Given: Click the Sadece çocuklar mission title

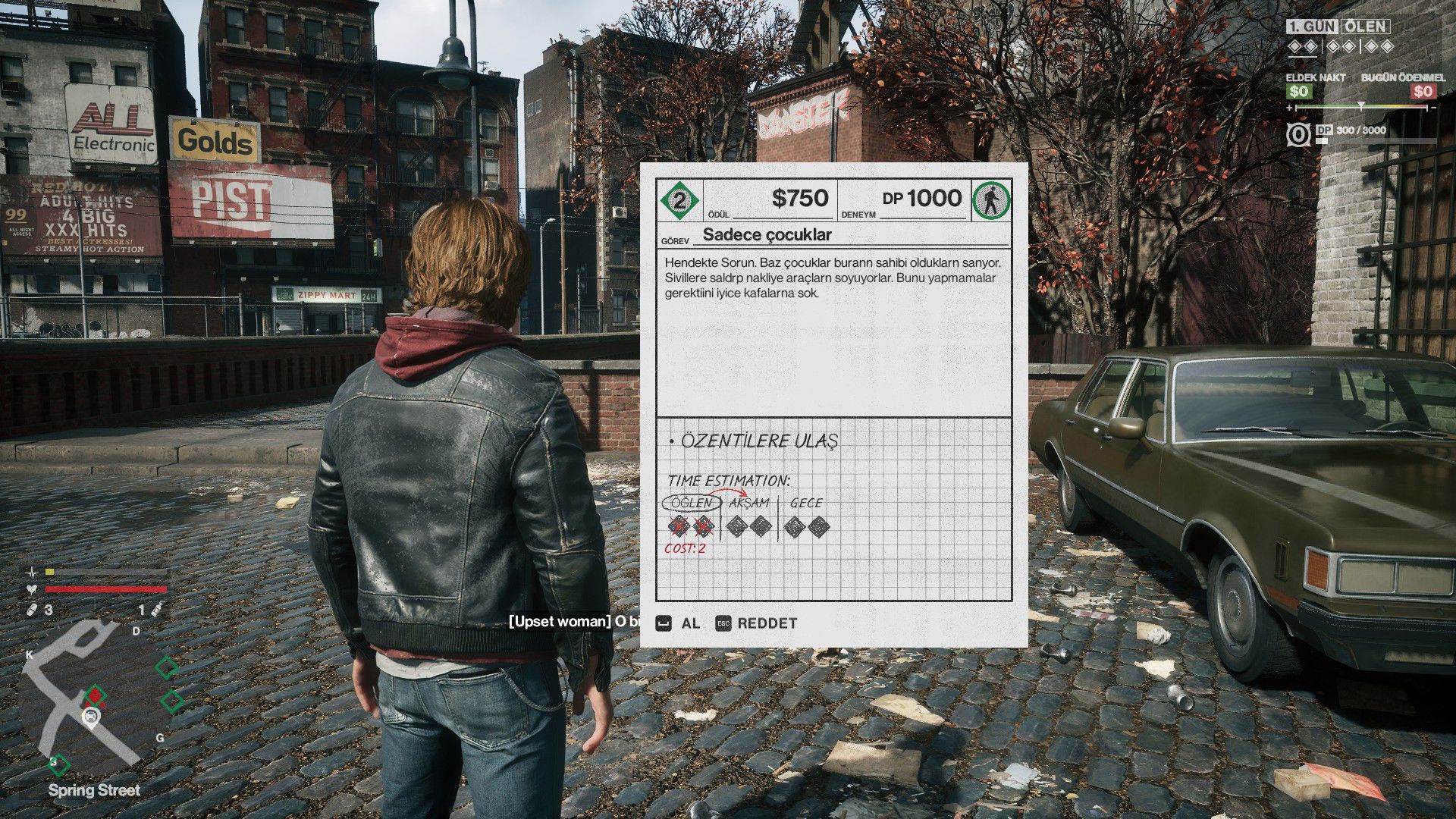Looking at the screenshot, I should coord(767,235).
